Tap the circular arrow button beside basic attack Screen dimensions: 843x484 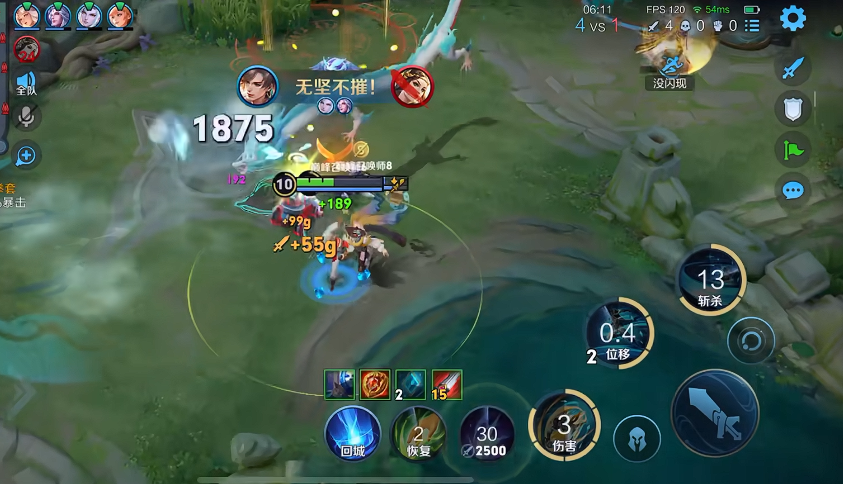(x=752, y=340)
